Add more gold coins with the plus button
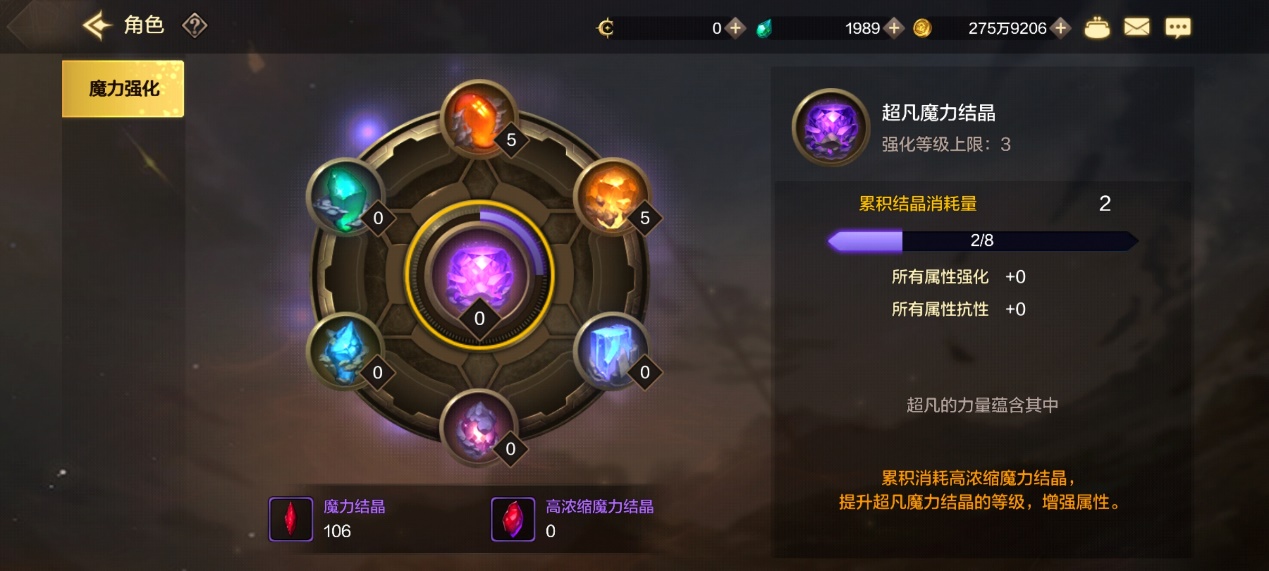1269x571 pixels. point(1061,28)
